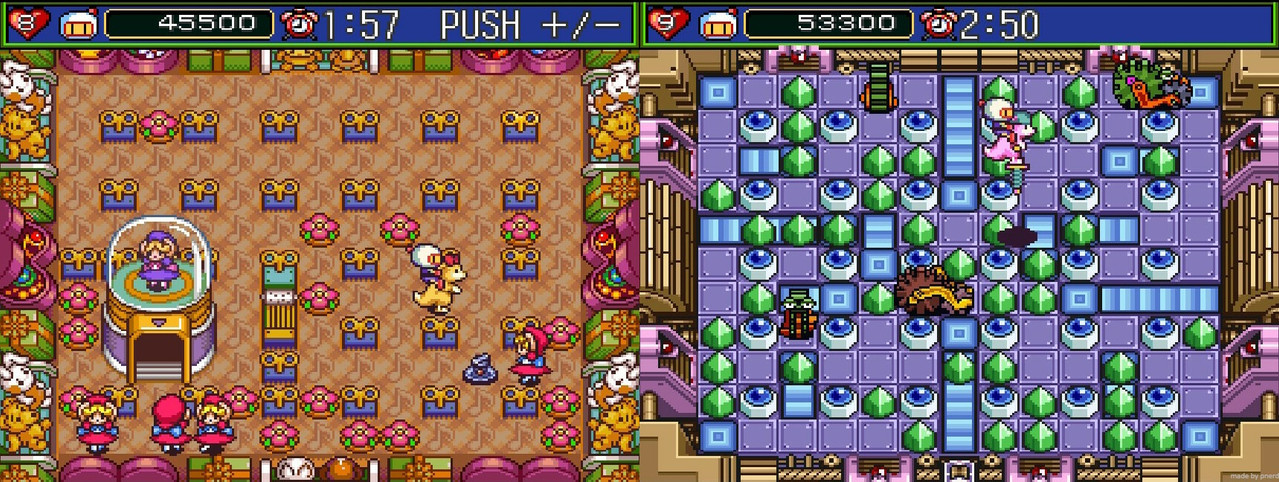Select the Bomberman head beside the 45500 score

(x=78, y=24)
